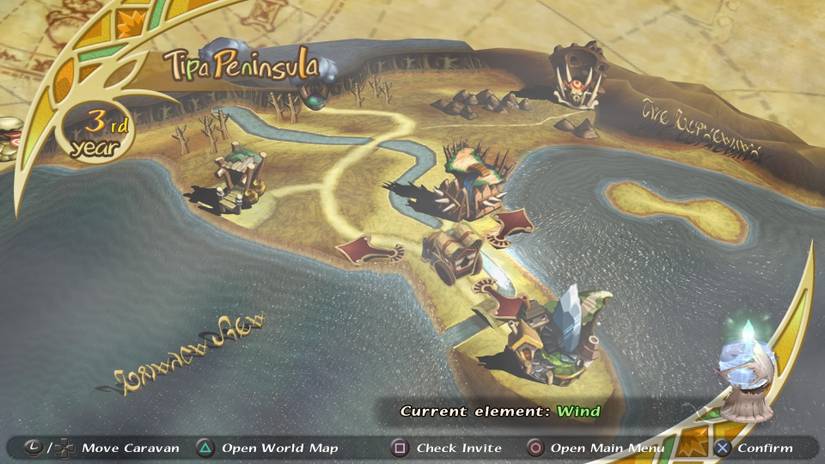Click the red path arrow pointing east

tap(515, 221)
